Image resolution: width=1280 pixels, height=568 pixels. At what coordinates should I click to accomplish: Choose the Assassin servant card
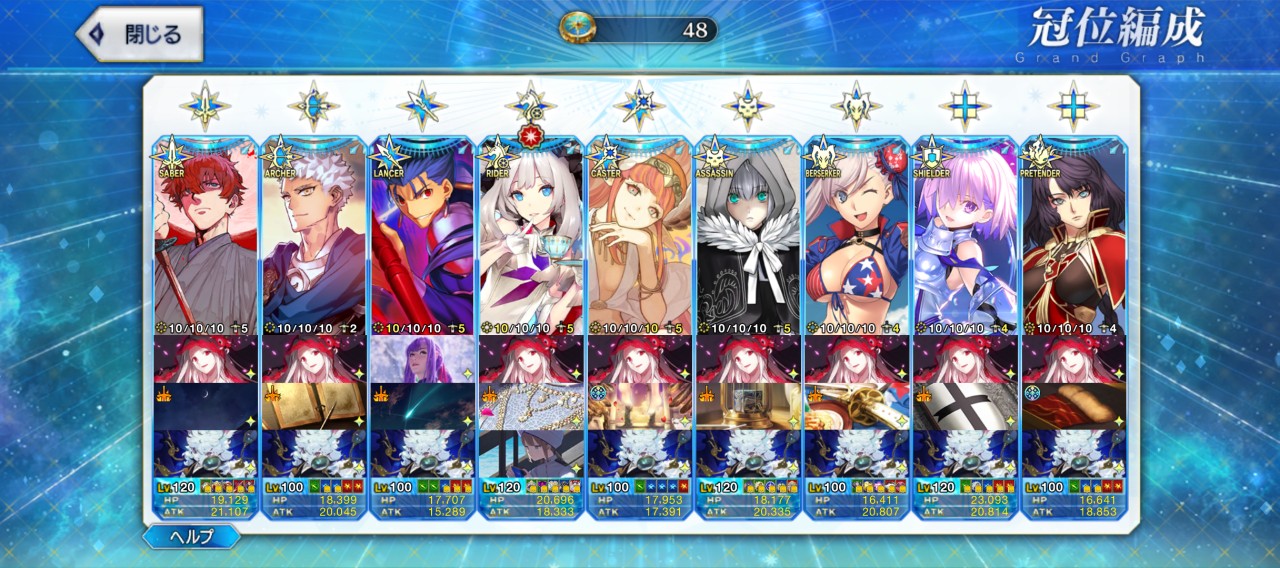click(x=747, y=235)
